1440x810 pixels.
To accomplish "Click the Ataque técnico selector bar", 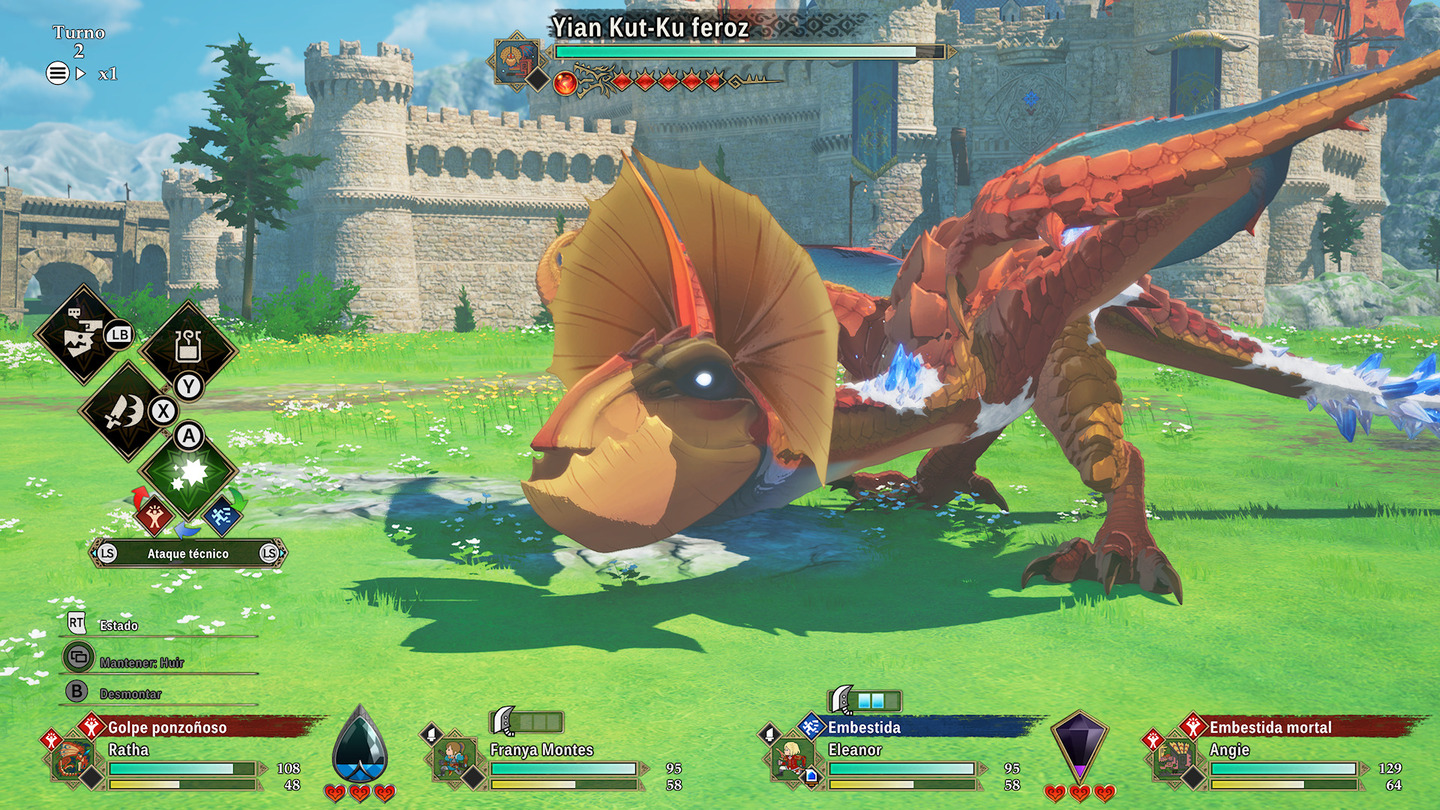I will click(188, 553).
